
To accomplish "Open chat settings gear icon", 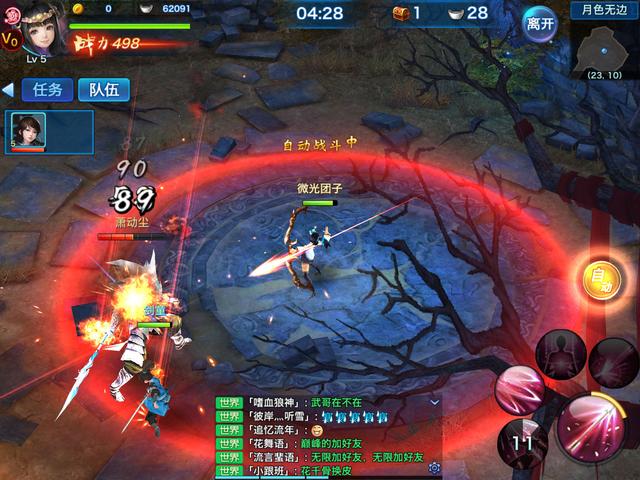I will pyautogui.click(x=434, y=468).
